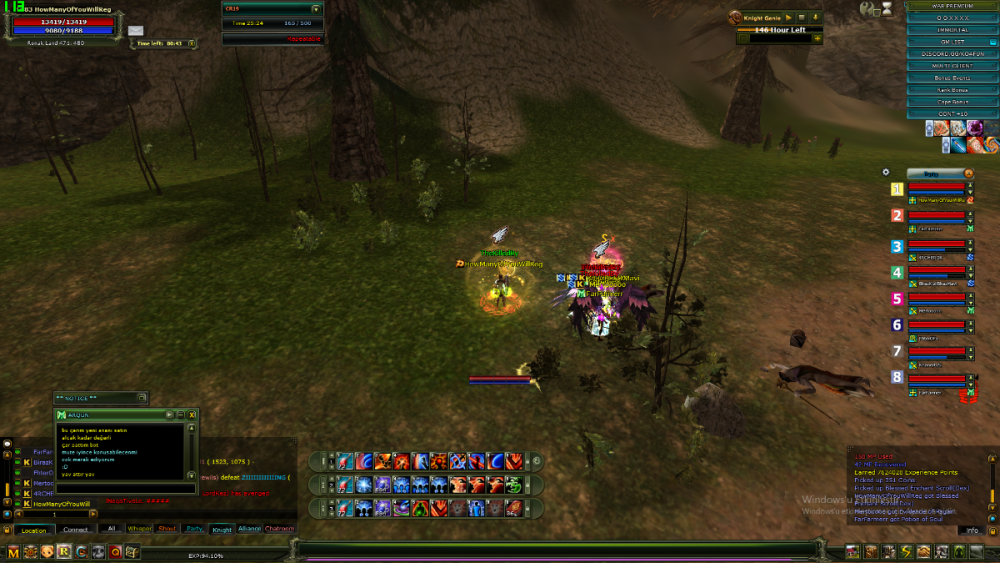This screenshot has height=563, width=1000.
Task: Select party member slot number 5
Action: pyautogui.click(x=897, y=299)
